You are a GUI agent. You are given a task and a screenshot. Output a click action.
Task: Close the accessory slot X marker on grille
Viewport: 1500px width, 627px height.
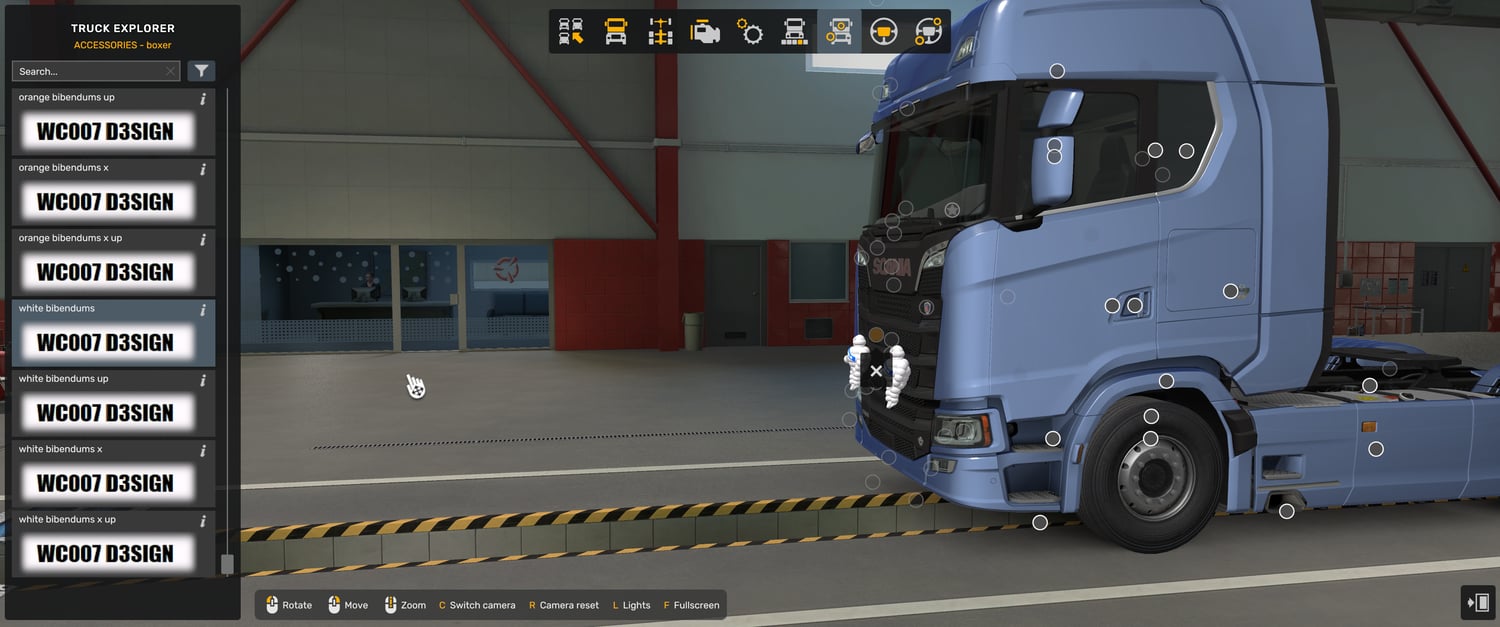click(x=876, y=371)
